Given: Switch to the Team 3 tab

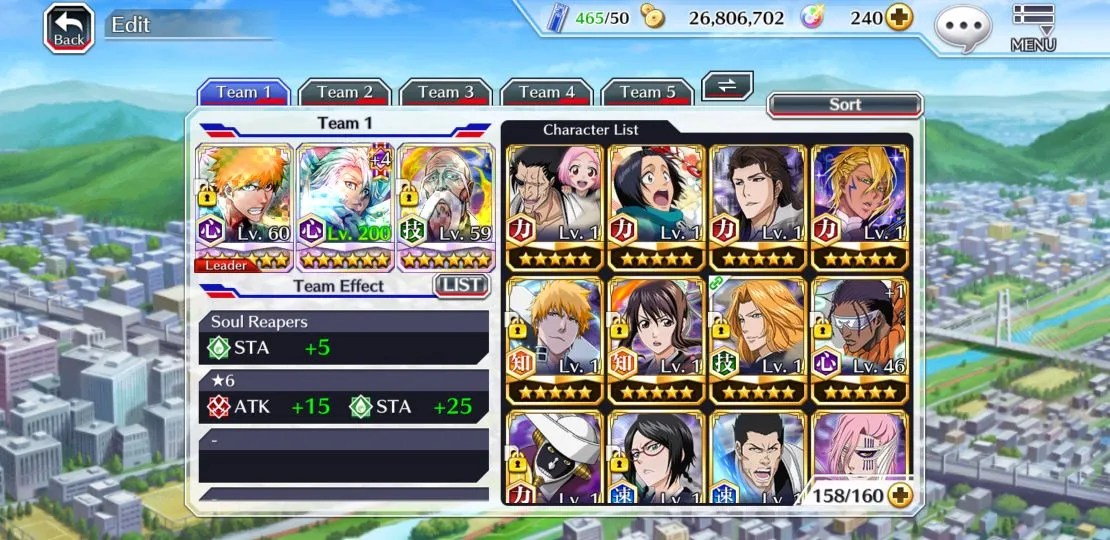Looking at the screenshot, I should pyautogui.click(x=445, y=92).
